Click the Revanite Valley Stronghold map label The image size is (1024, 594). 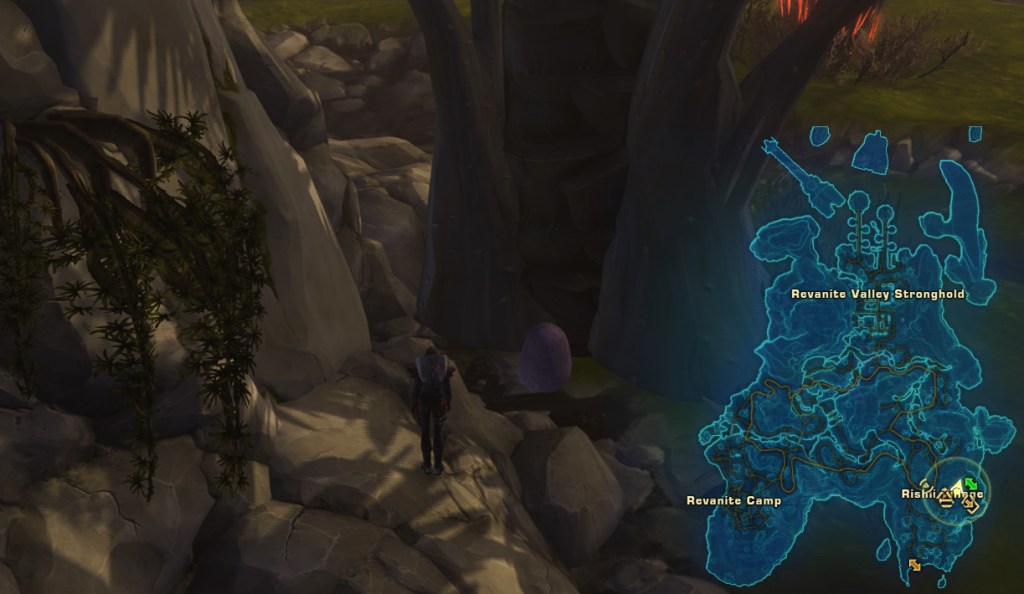tap(877, 294)
